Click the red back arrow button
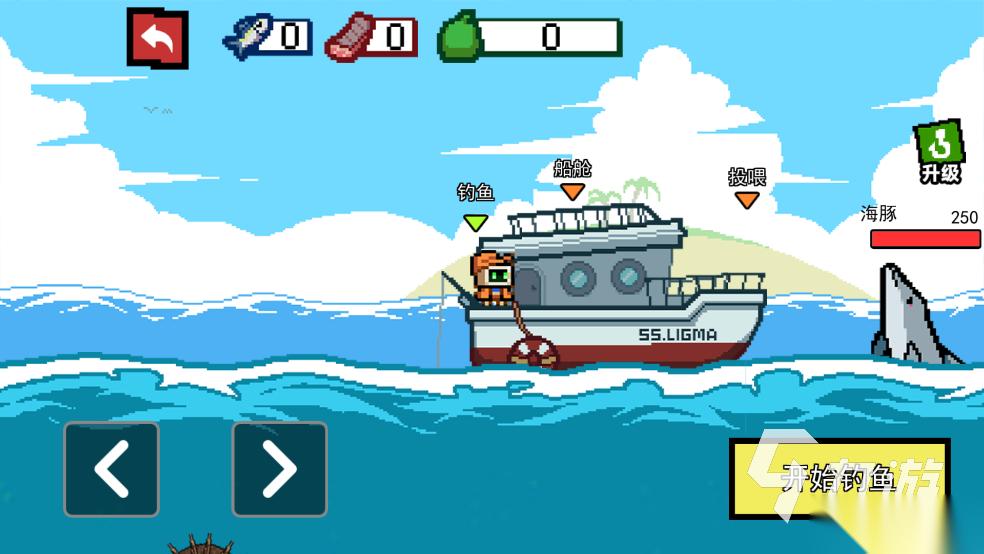Image resolution: width=984 pixels, height=554 pixels. pyautogui.click(x=158, y=39)
